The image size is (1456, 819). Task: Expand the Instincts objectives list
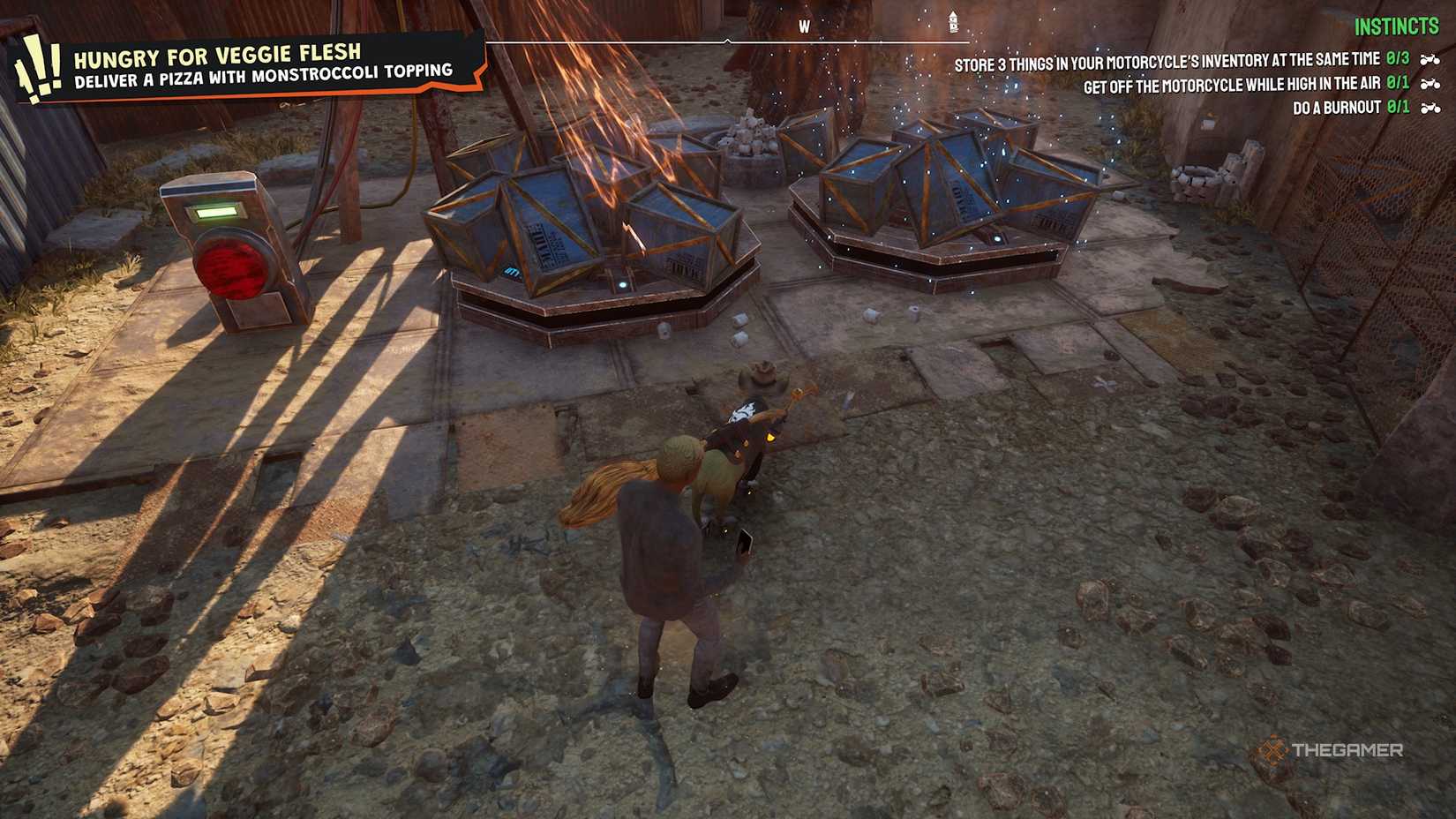click(x=1398, y=26)
